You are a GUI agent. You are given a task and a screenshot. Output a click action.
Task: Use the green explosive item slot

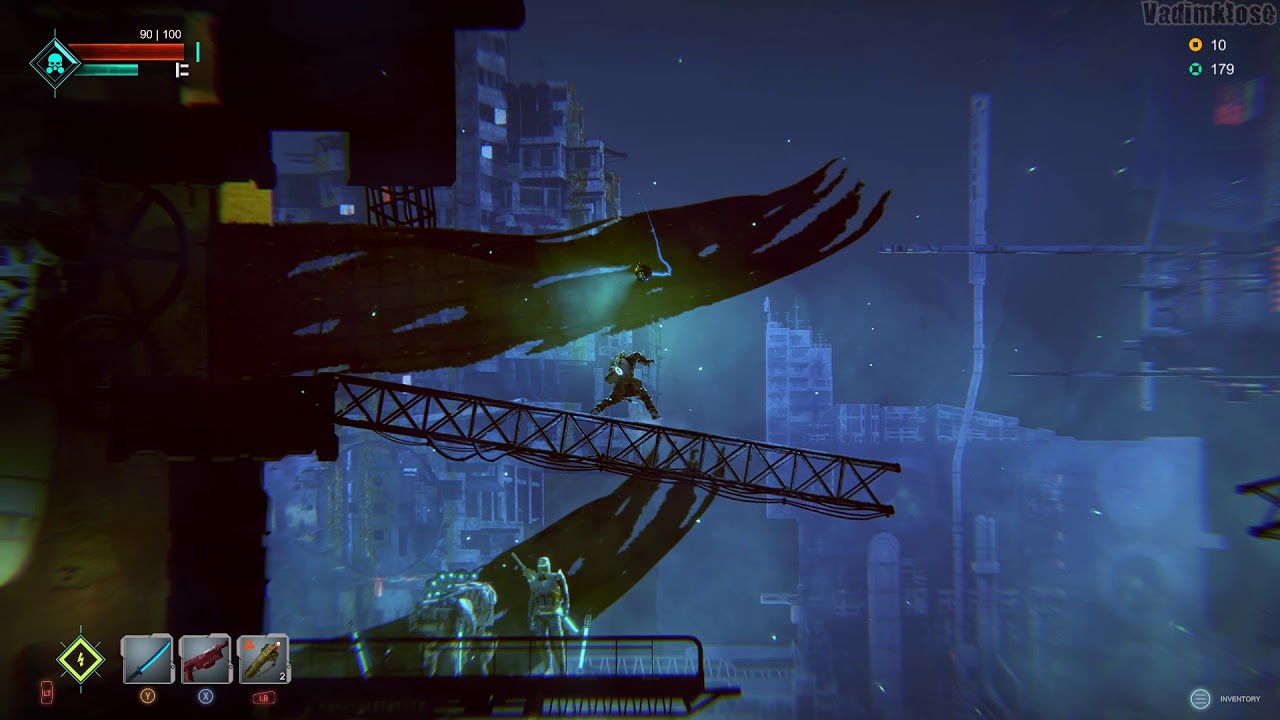pos(263,660)
